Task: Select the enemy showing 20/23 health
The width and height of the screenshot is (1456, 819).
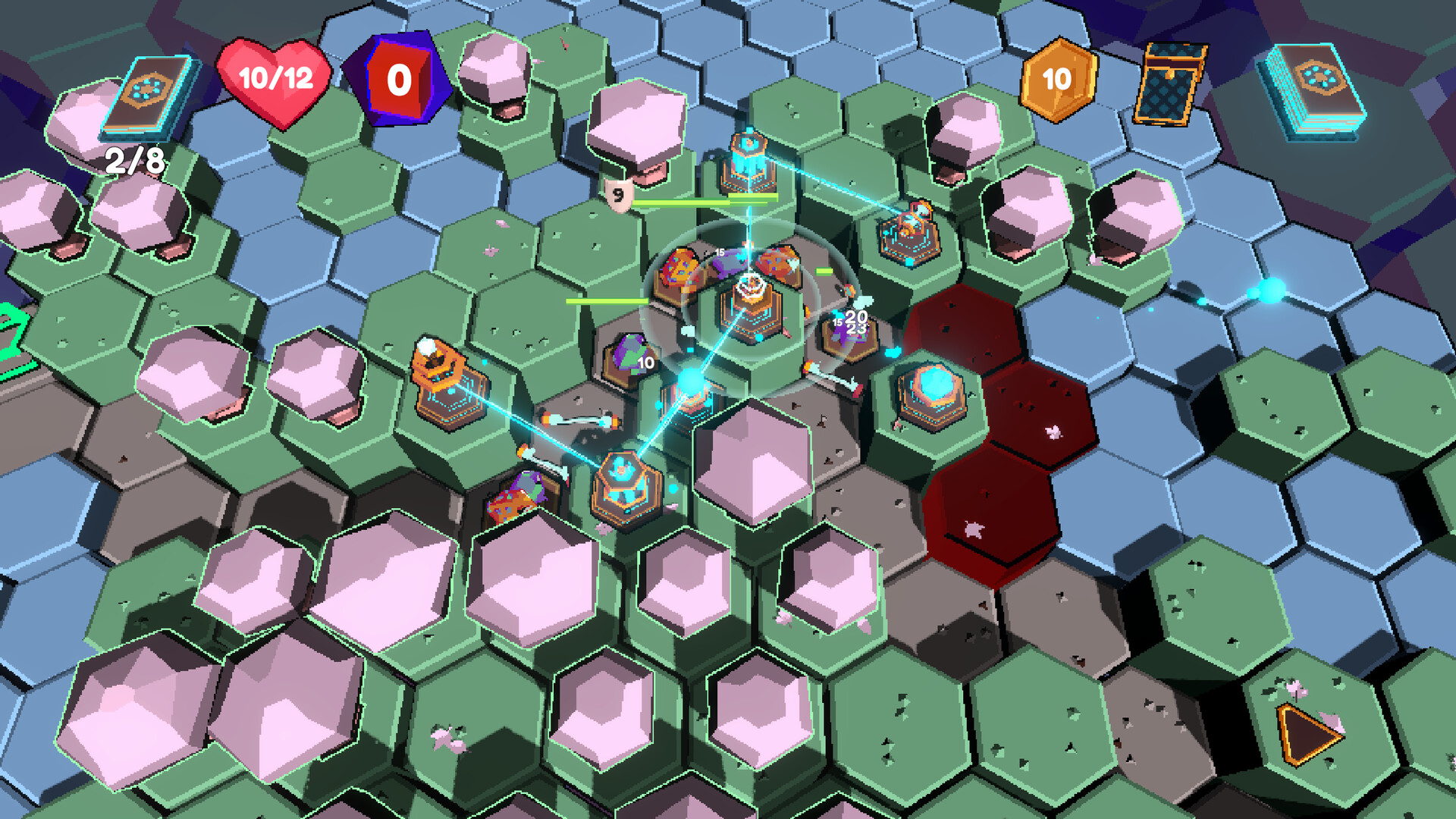Action: [x=849, y=330]
